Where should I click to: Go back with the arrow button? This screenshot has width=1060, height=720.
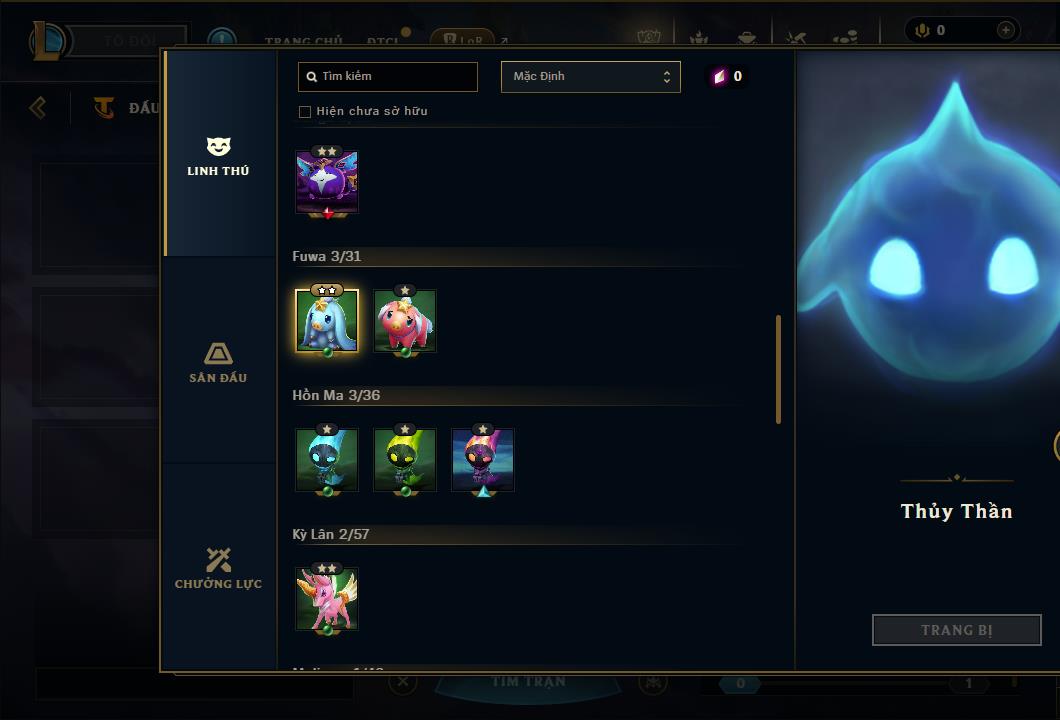(38, 107)
